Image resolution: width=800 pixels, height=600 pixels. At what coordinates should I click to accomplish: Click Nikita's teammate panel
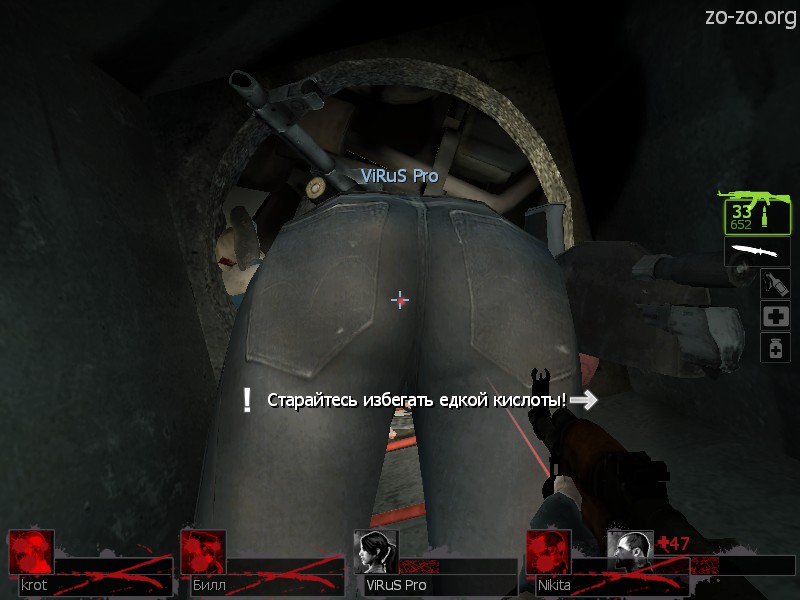click(x=565, y=565)
